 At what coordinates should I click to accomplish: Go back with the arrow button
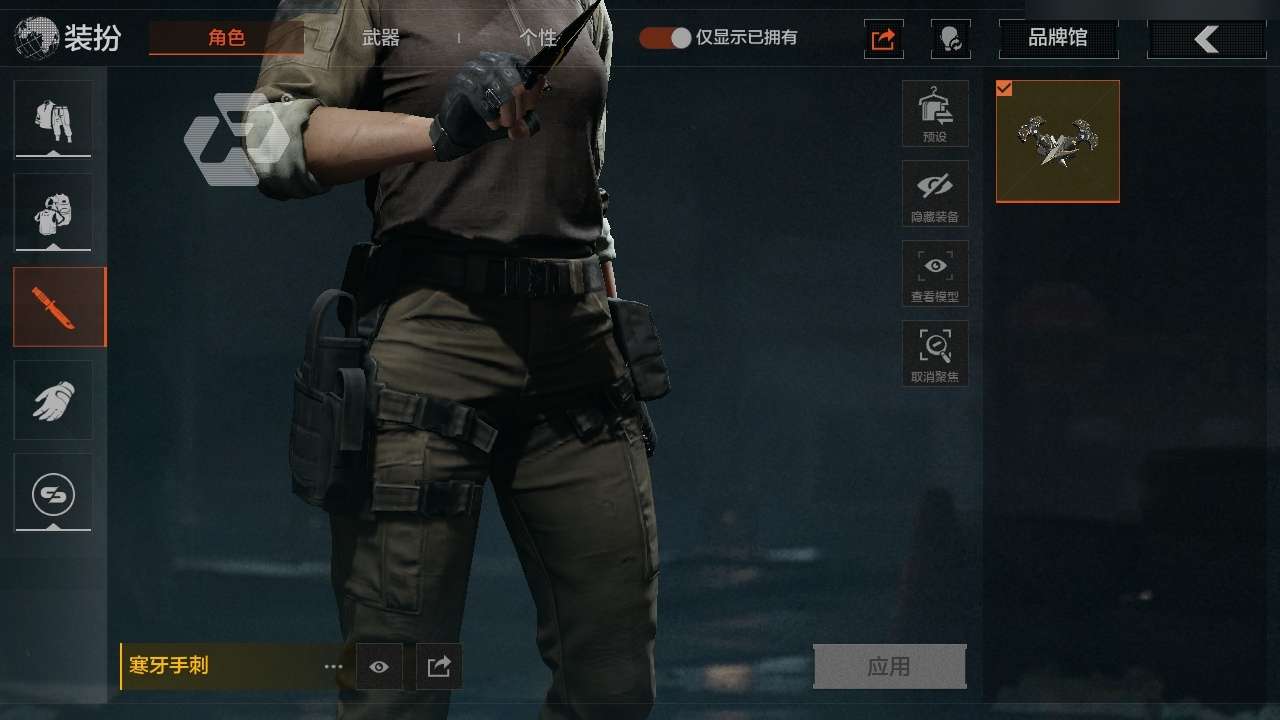(1206, 39)
